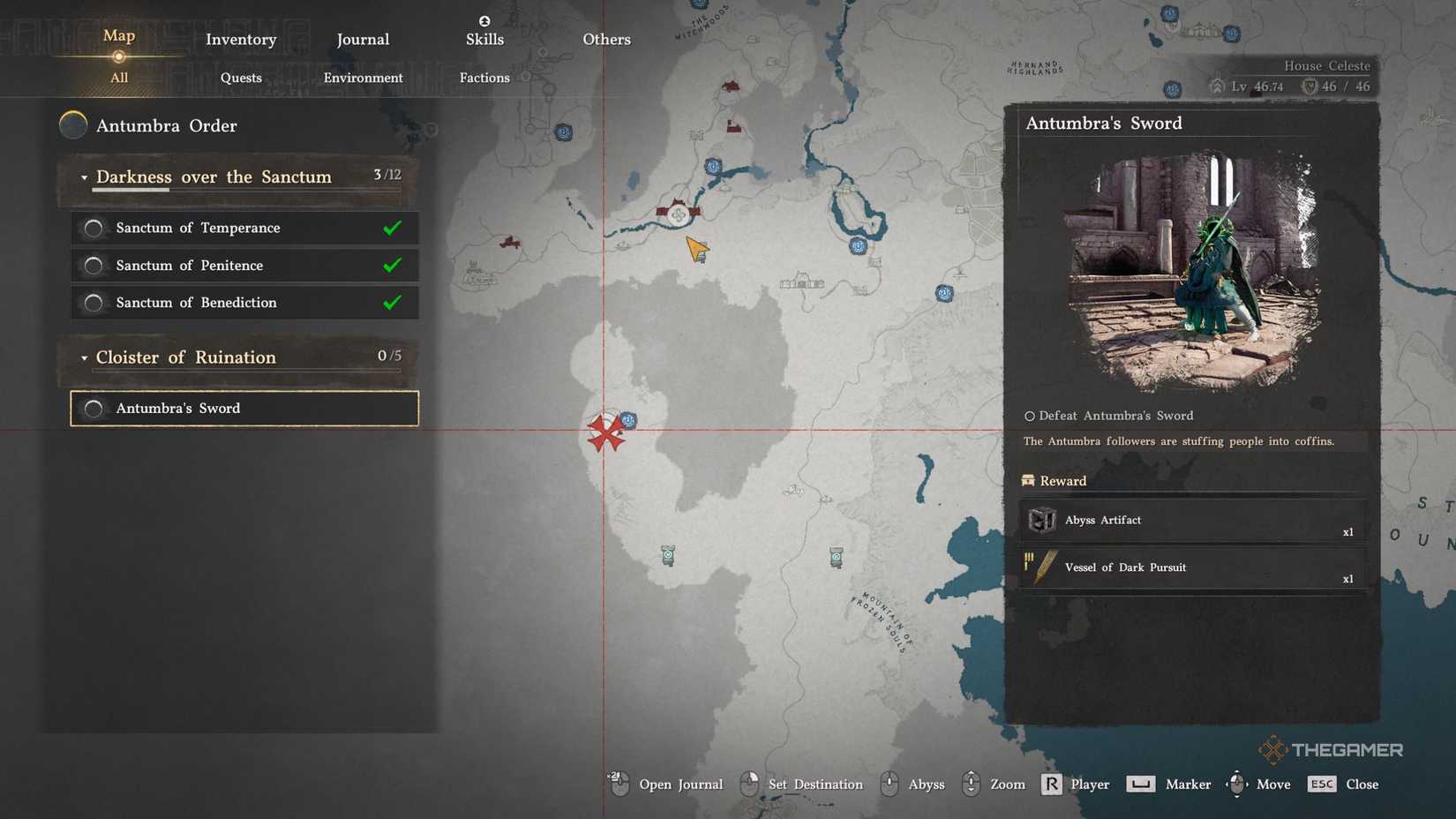The height and width of the screenshot is (819, 1456).
Task: Open the Factions submenu
Action: pyautogui.click(x=484, y=78)
